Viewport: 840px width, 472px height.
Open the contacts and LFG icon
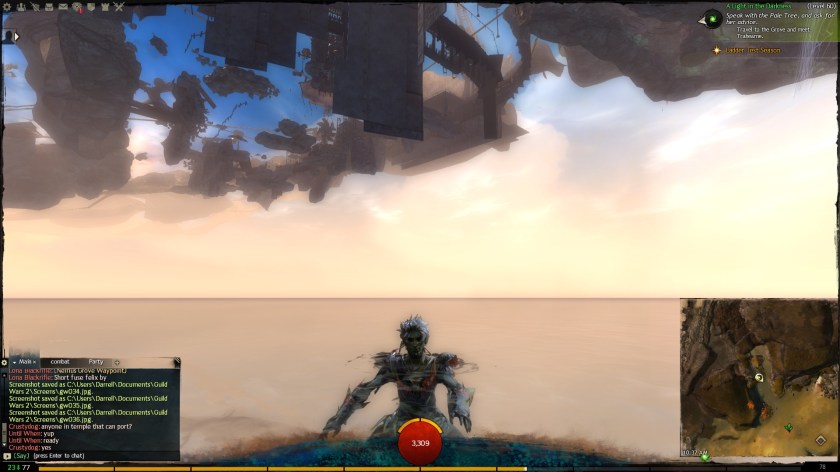[x=21, y=6]
